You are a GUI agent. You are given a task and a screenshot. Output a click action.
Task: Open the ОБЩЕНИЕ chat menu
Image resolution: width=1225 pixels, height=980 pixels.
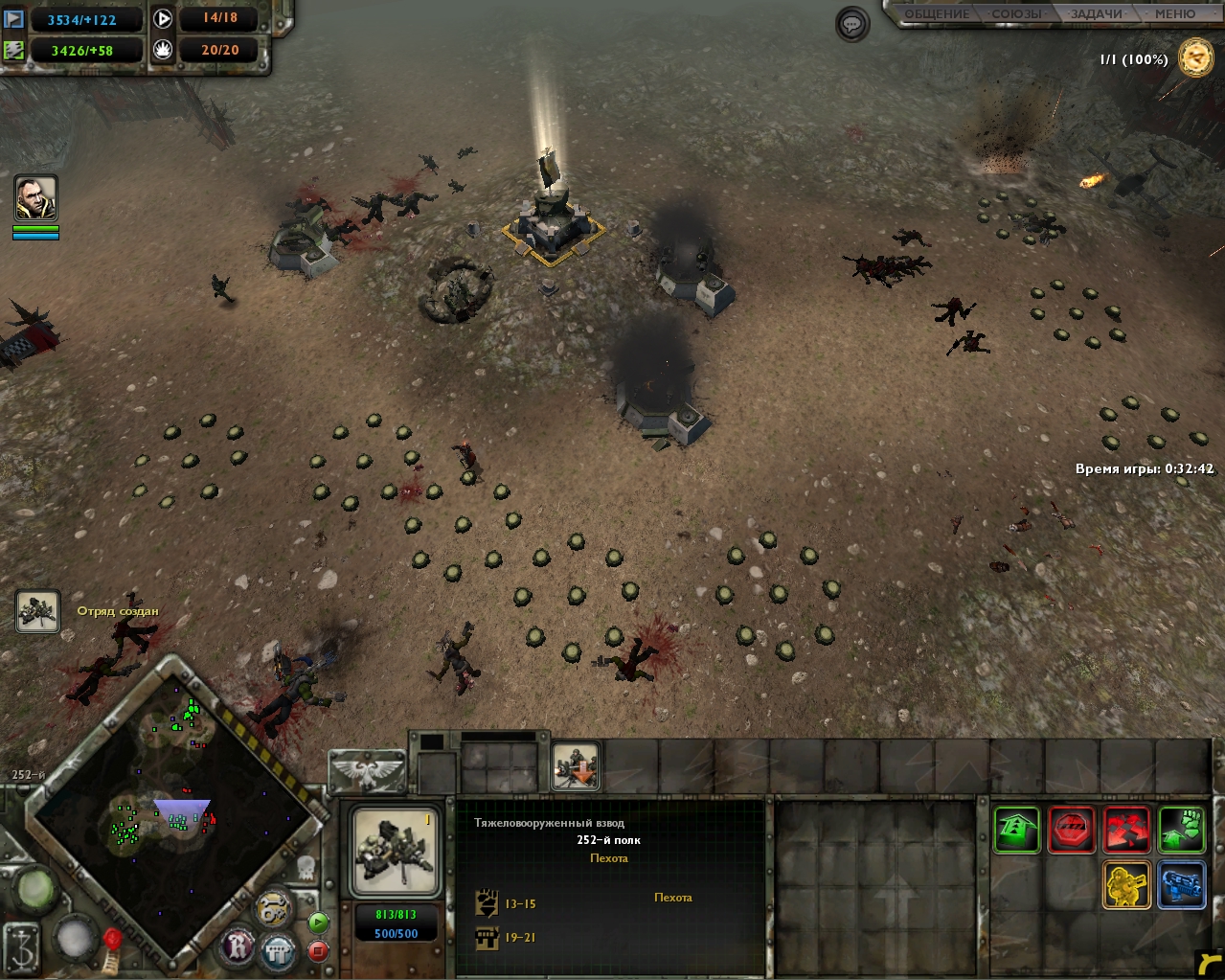[937, 14]
